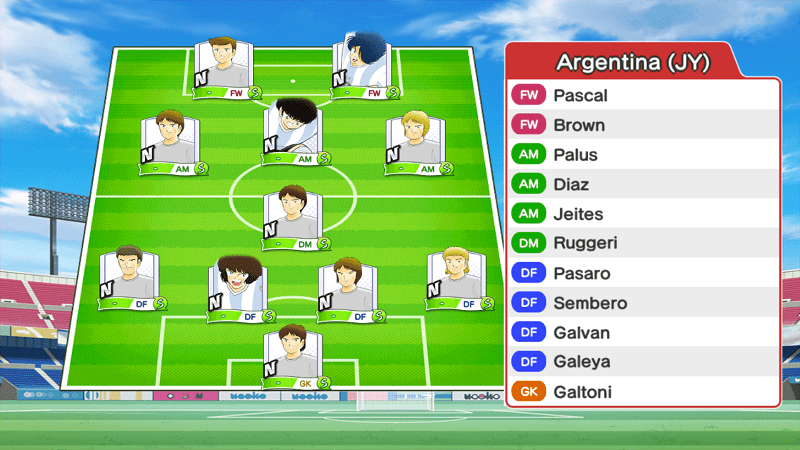The height and width of the screenshot is (450, 800).
Task: Select Galvan in the roster list
Action: tap(641, 332)
